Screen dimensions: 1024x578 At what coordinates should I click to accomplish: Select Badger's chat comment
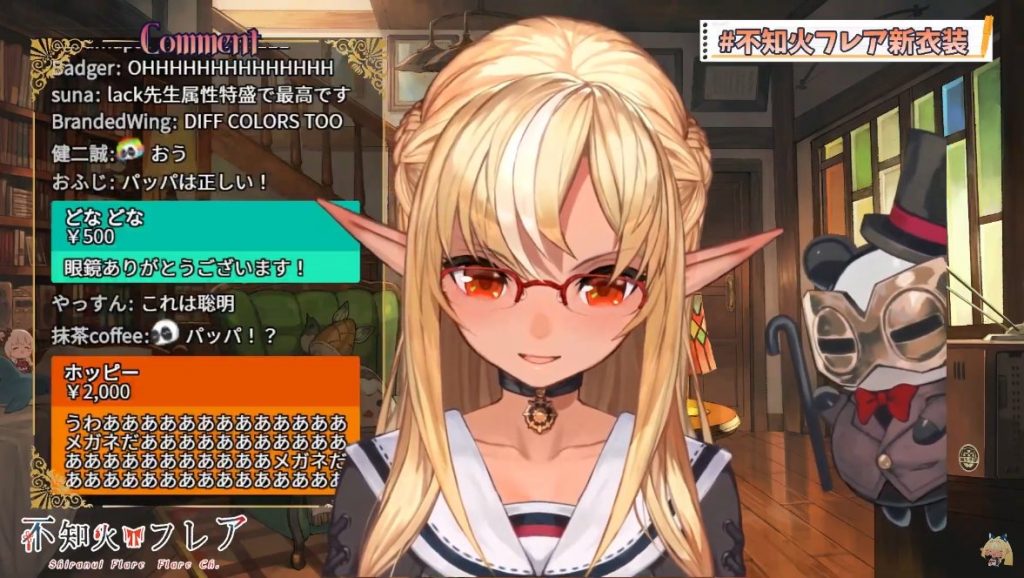192,68
